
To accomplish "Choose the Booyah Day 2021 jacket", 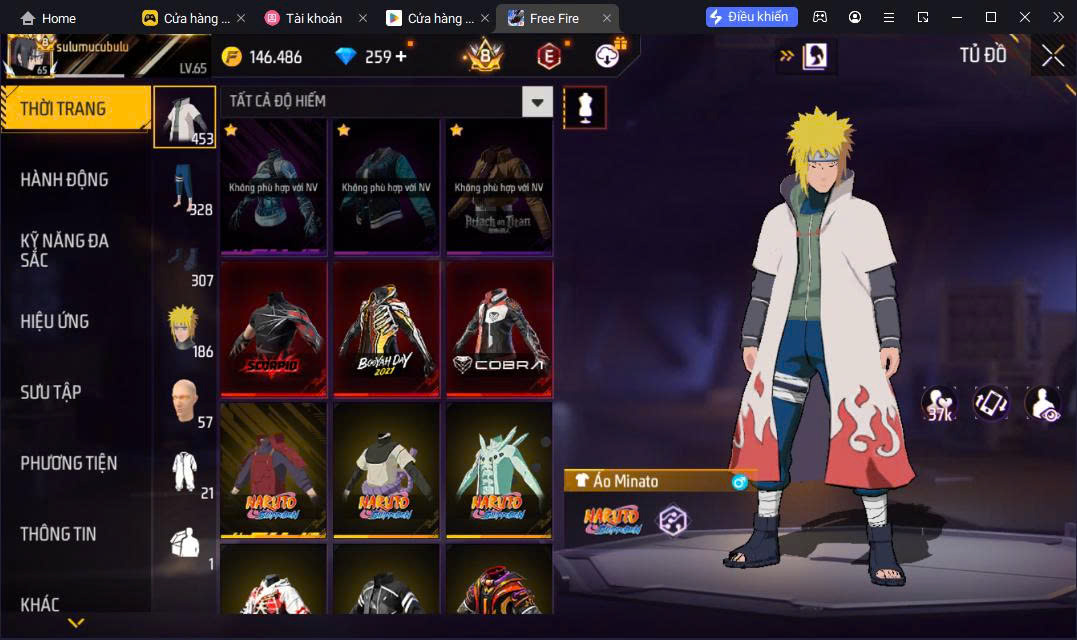I will pos(387,329).
